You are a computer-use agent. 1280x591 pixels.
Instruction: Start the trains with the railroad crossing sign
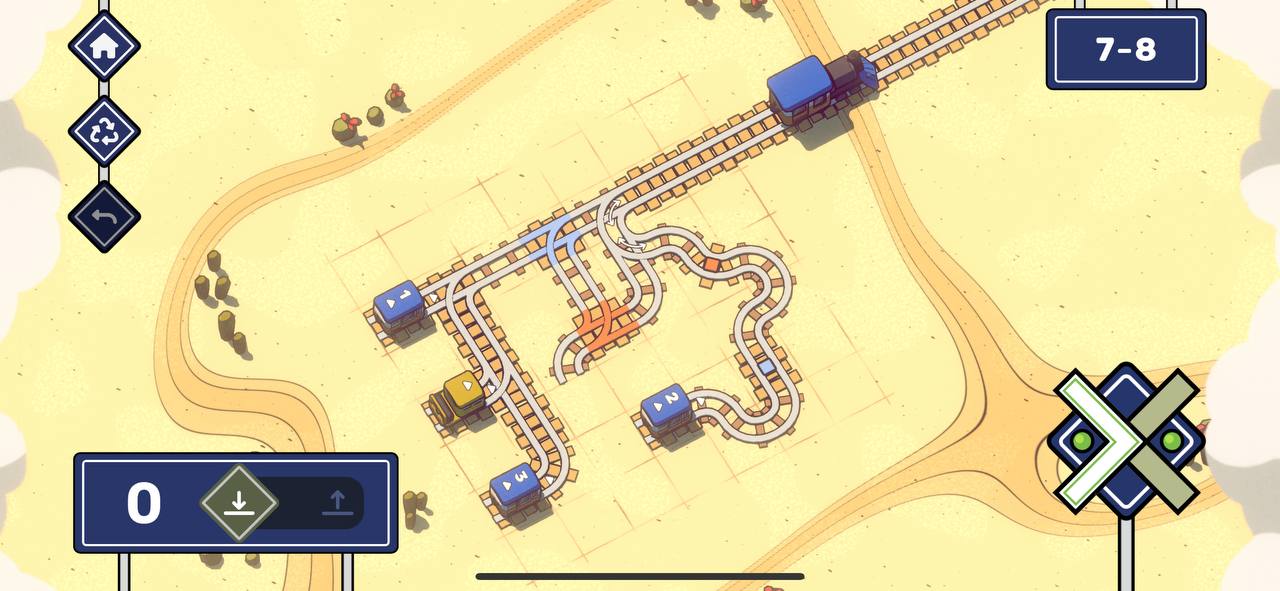click(1126, 439)
